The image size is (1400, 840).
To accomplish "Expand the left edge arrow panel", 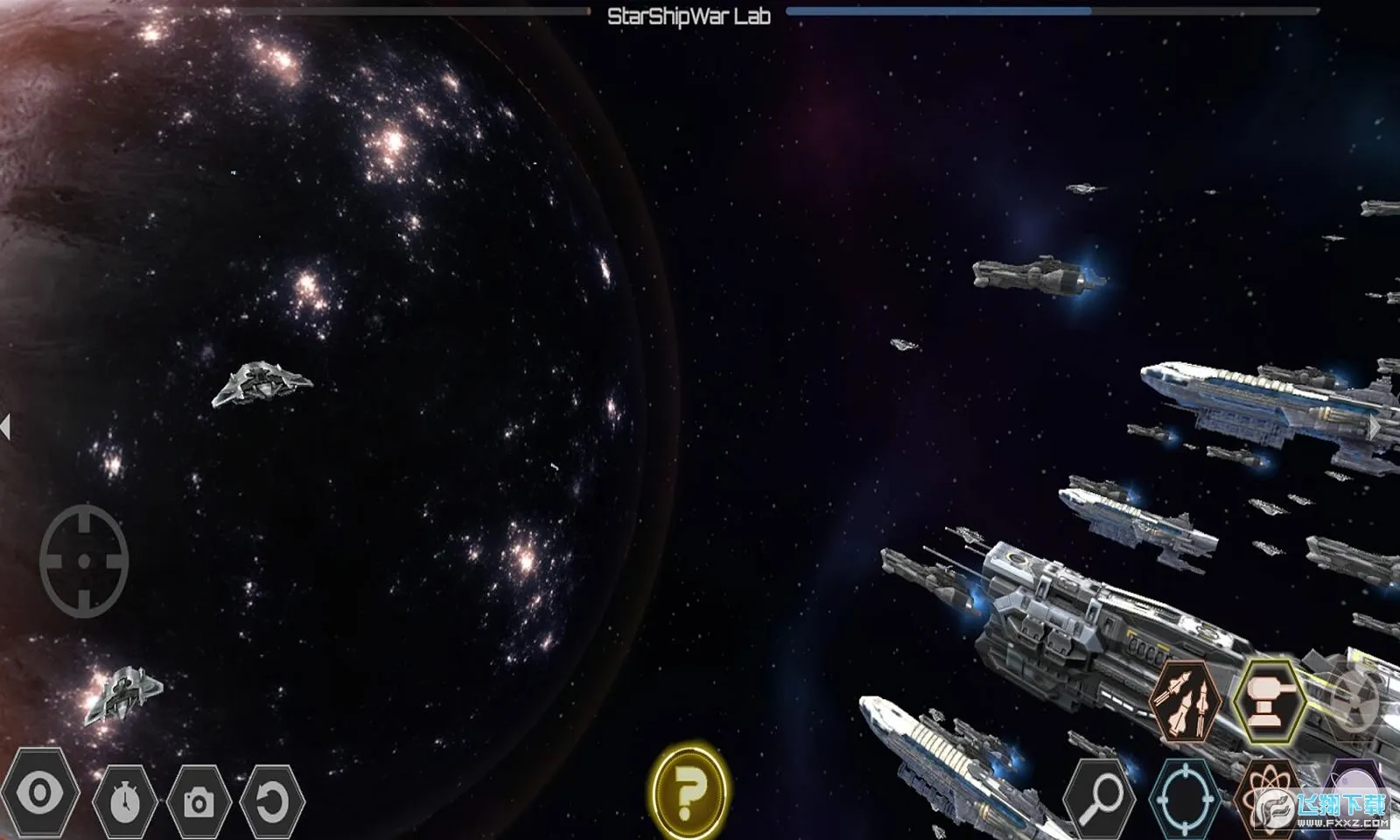I will 6,427.
